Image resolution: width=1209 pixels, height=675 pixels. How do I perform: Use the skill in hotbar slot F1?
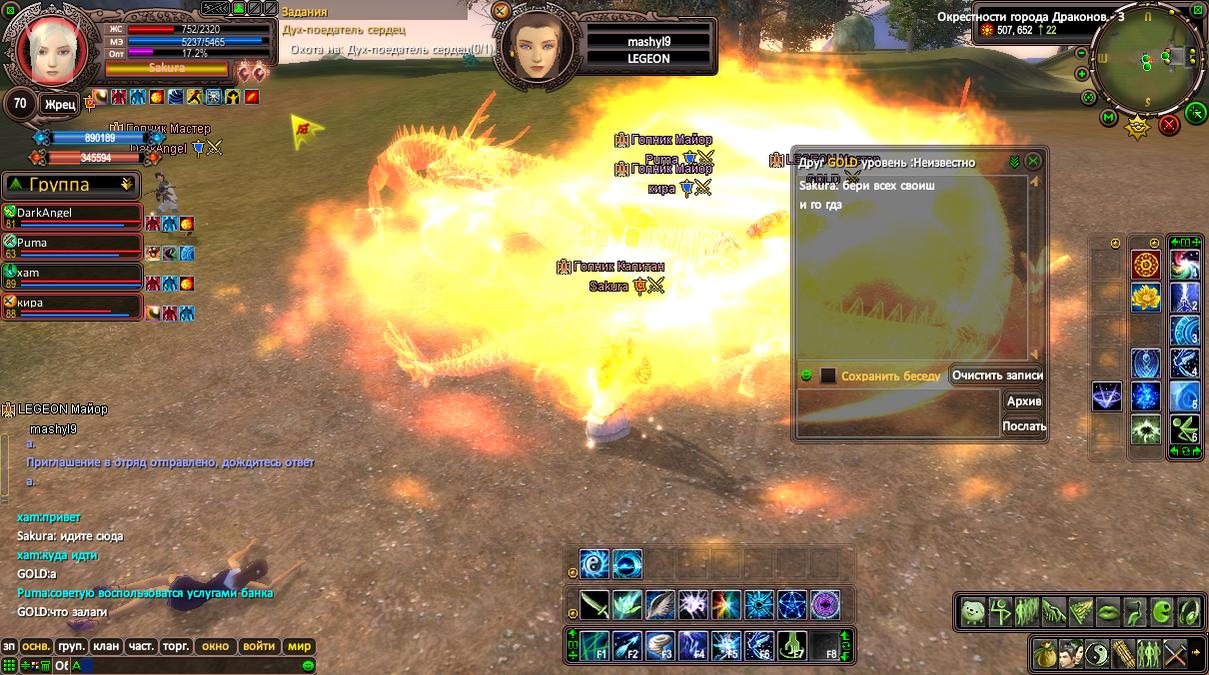coord(595,646)
